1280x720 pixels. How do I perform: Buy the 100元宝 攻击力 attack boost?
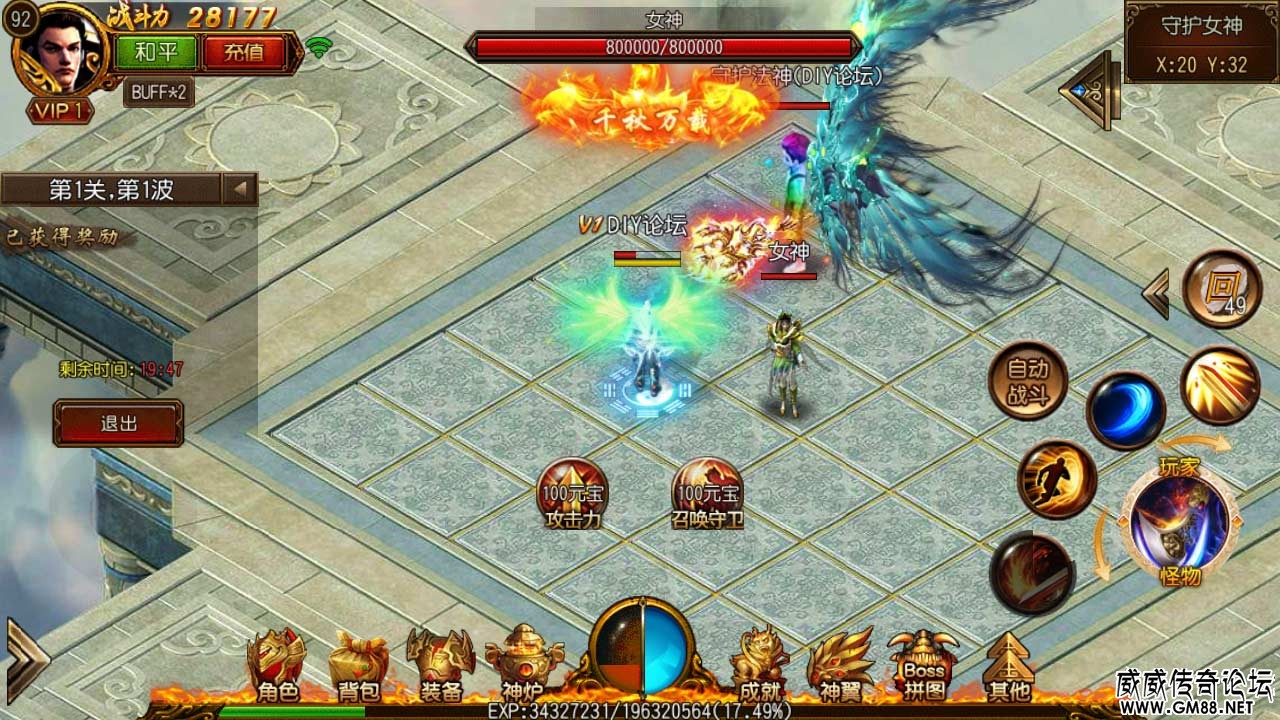tap(572, 494)
